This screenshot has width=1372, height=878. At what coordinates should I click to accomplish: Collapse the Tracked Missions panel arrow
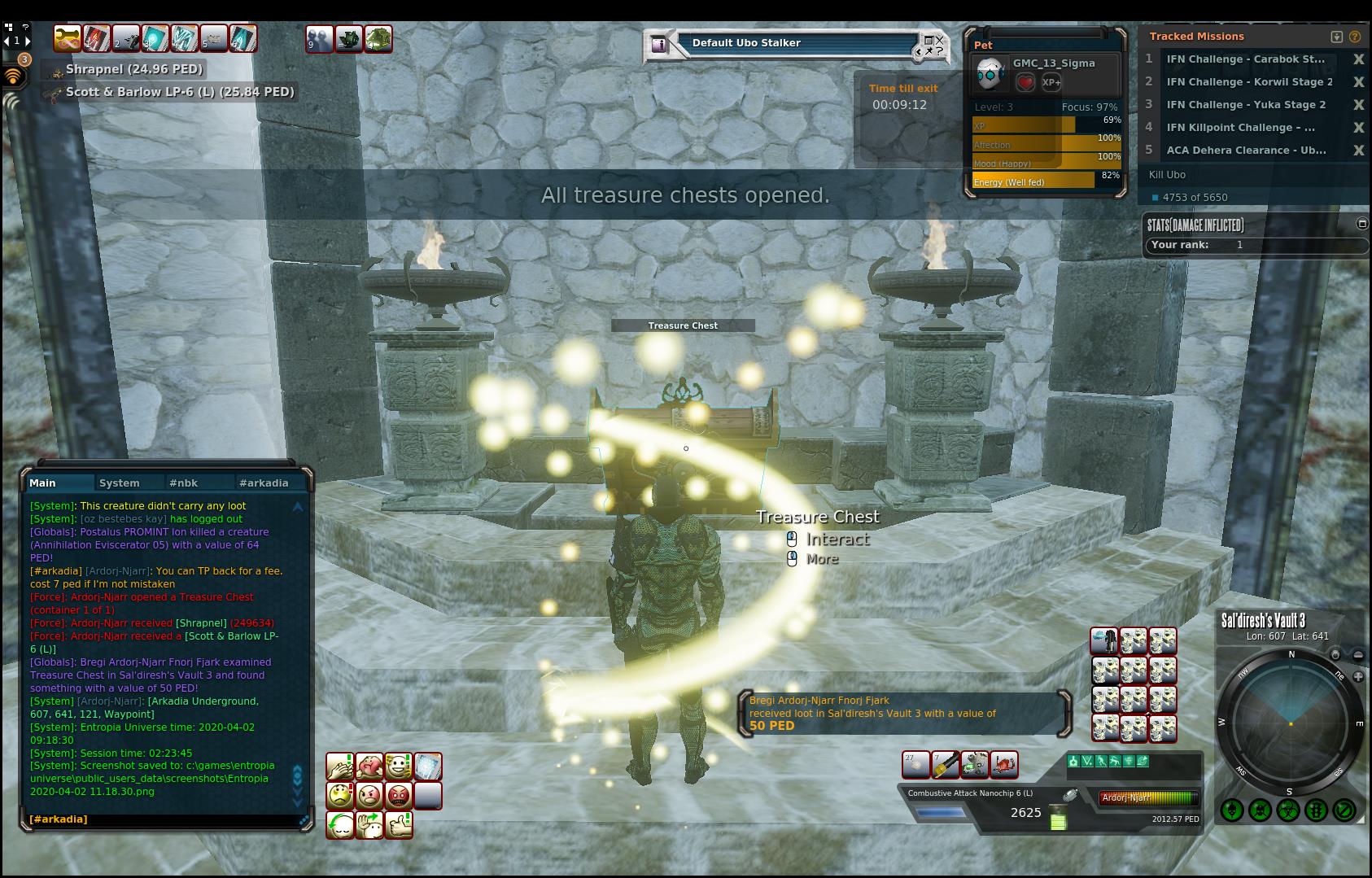coord(1336,37)
